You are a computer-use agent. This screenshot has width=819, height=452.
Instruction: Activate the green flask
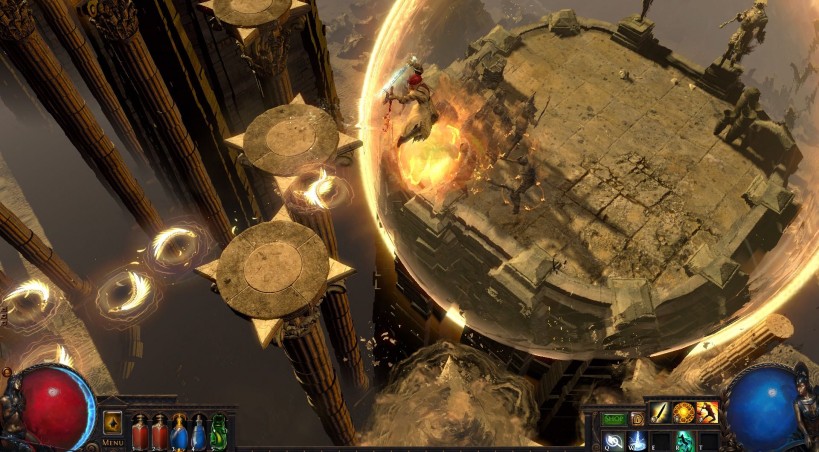tap(218, 432)
